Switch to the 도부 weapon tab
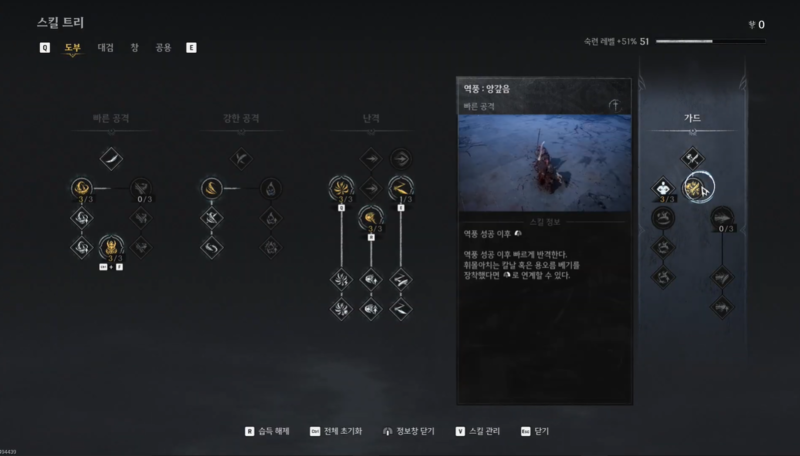800x456 pixels. pyautogui.click(x=73, y=47)
